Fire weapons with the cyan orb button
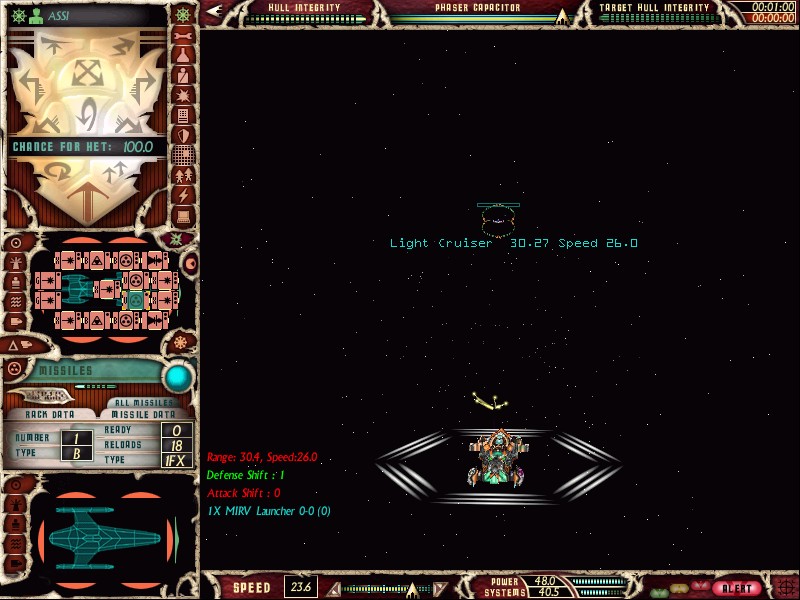Image resolution: width=800 pixels, height=600 pixels. pyautogui.click(x=178, y=377)
